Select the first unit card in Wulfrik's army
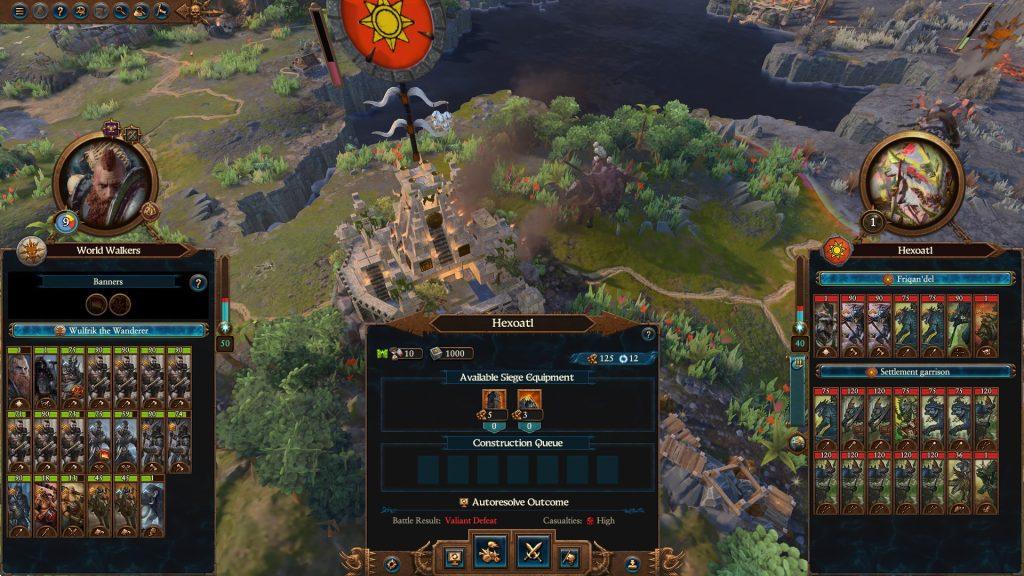The width and height of the screenshot is (1024, 576). coord(19,372)
